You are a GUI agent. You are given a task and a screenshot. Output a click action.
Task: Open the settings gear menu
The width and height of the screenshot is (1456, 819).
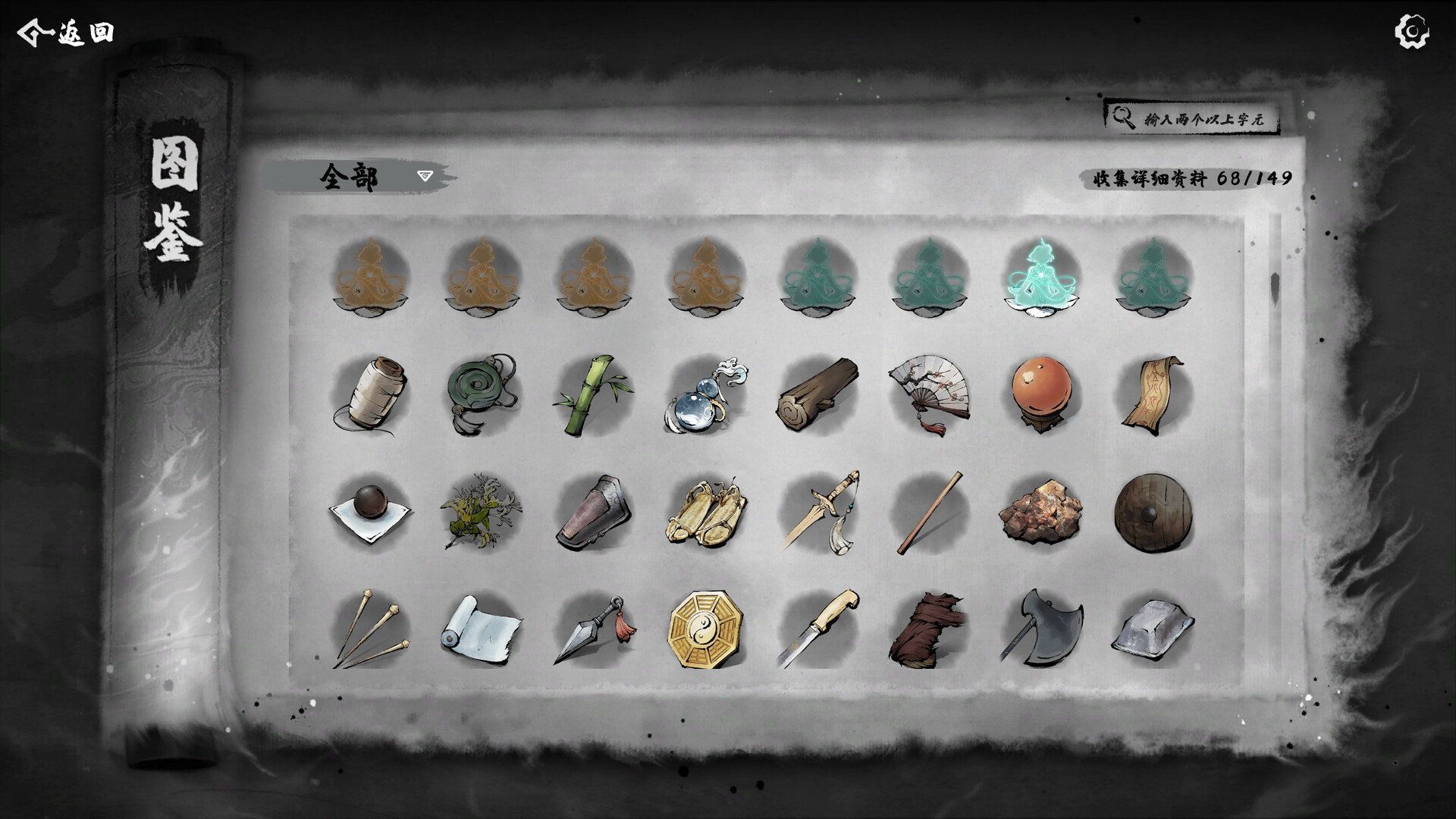pyautogui.click(x=1411, y=32)
